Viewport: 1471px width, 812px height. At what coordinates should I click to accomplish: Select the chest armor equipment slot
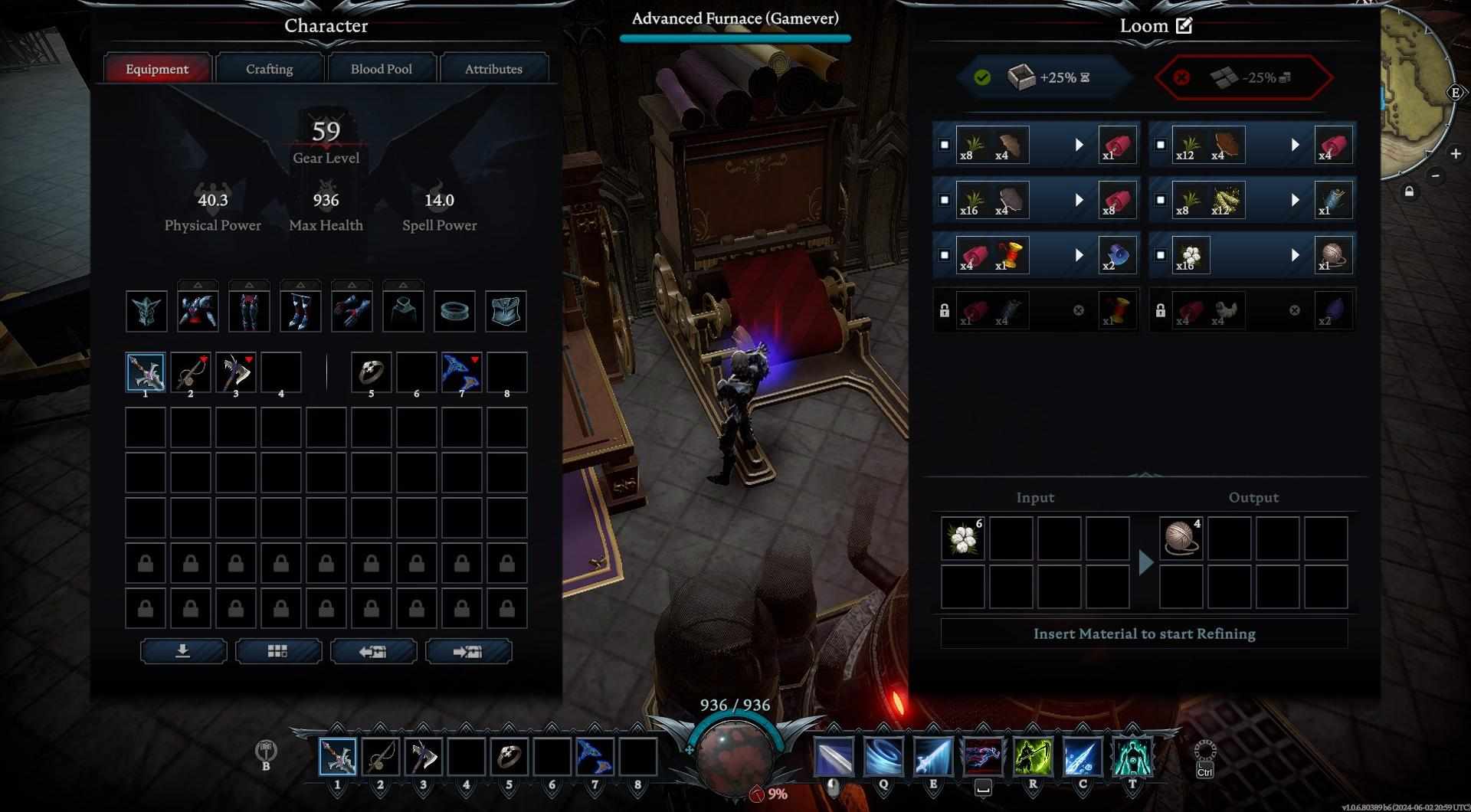coord(197,311)
